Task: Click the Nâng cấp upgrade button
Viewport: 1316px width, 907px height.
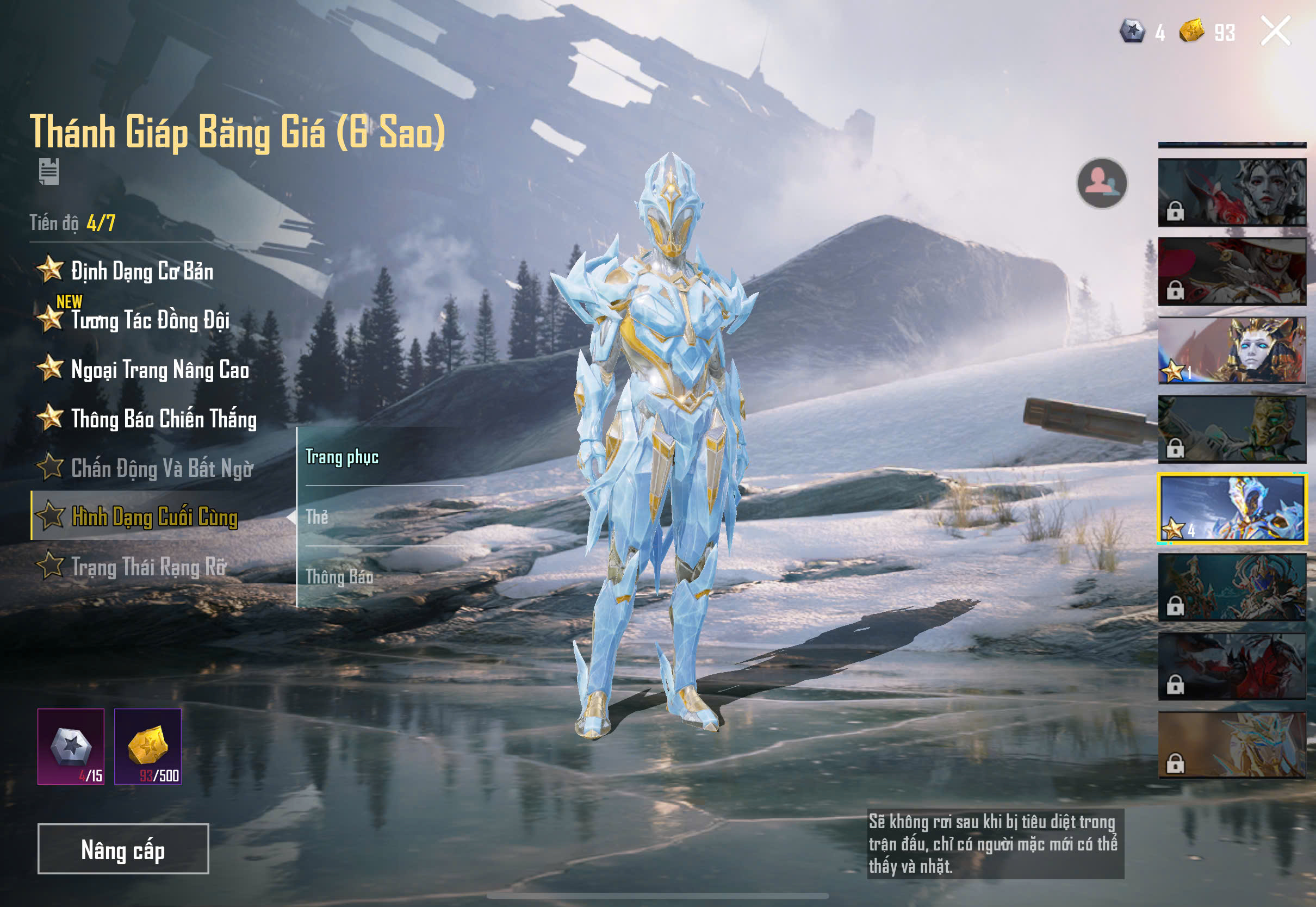Action: pos(123,848)
